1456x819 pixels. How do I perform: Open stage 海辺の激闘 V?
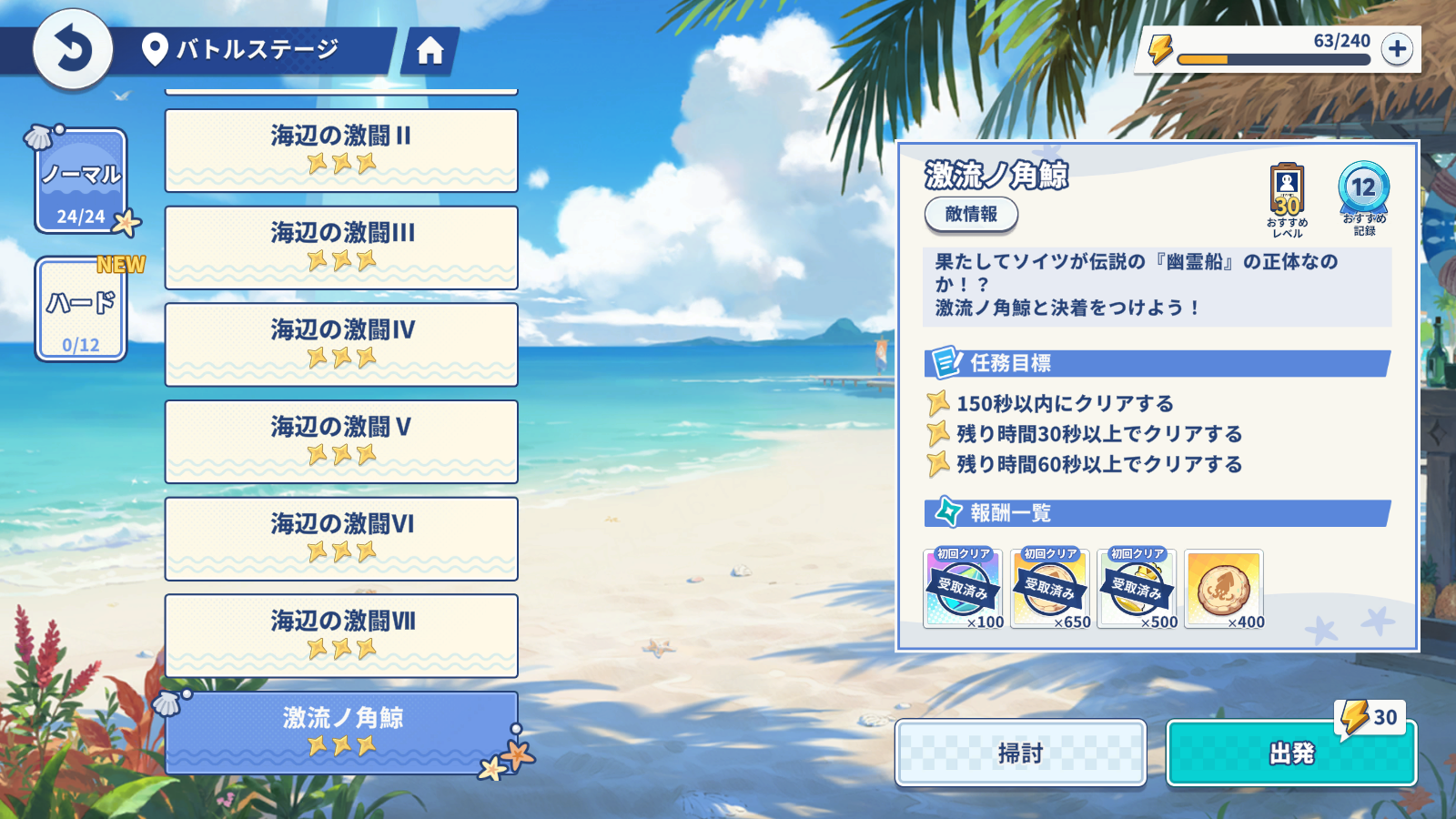point(341,441)
